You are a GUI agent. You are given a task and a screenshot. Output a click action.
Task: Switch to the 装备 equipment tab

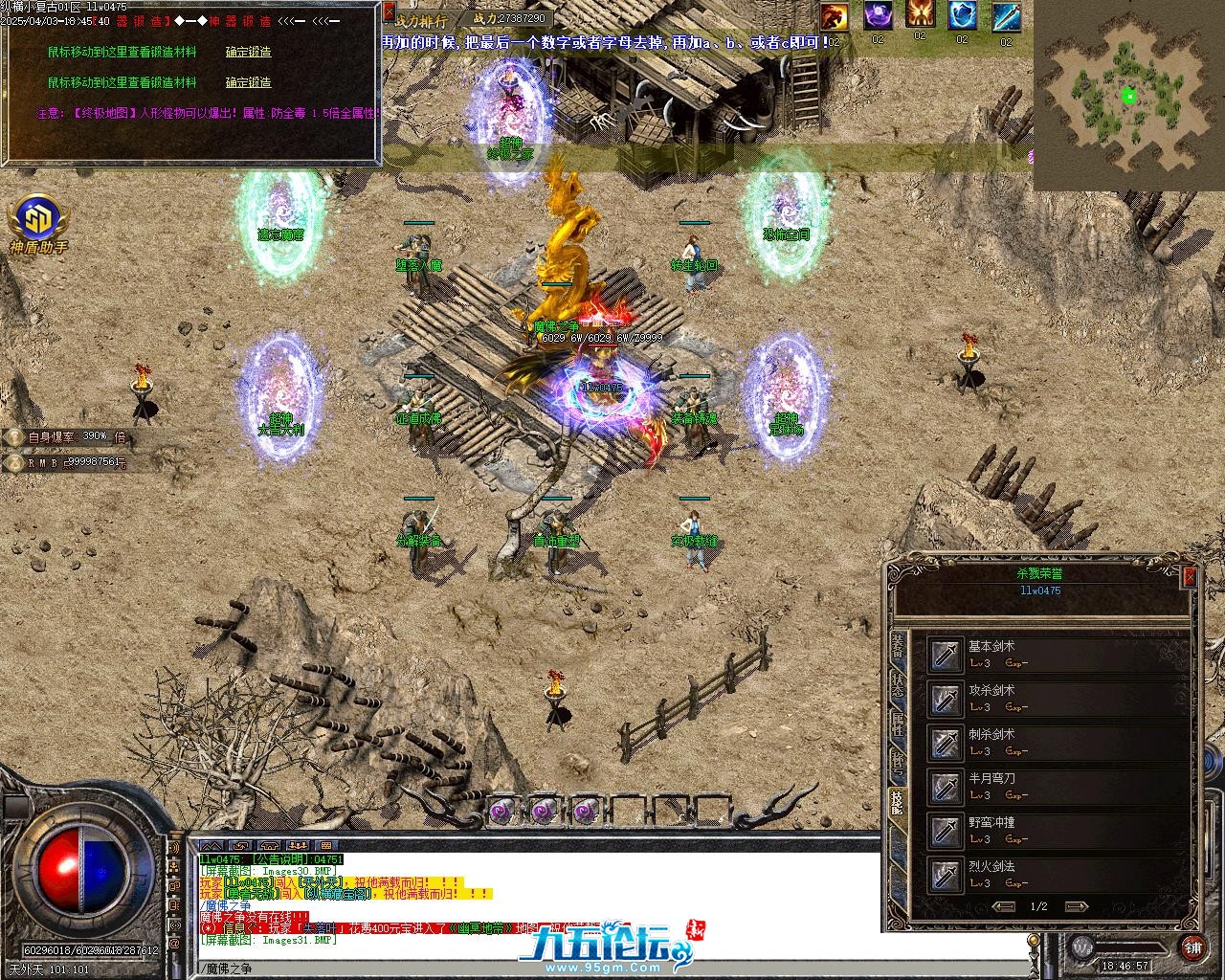(898, 644)
